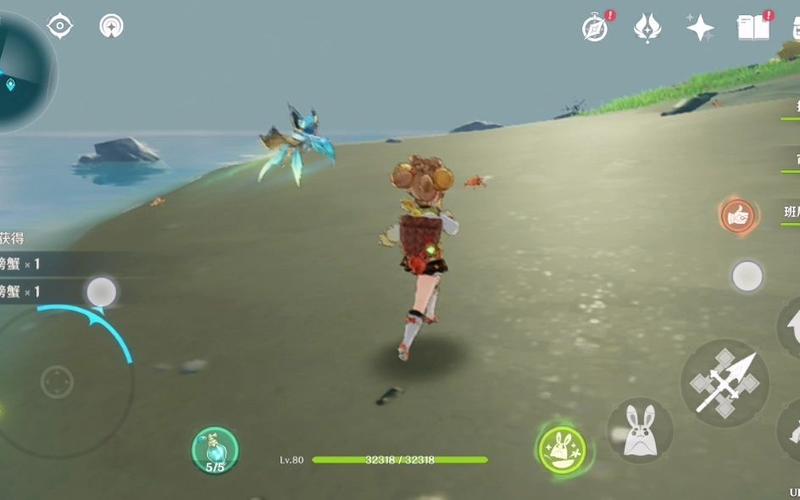Tap the eye-shaped icon beside the minimap
The height and width of the screenshot is (500, 800).
pos(60,26)
